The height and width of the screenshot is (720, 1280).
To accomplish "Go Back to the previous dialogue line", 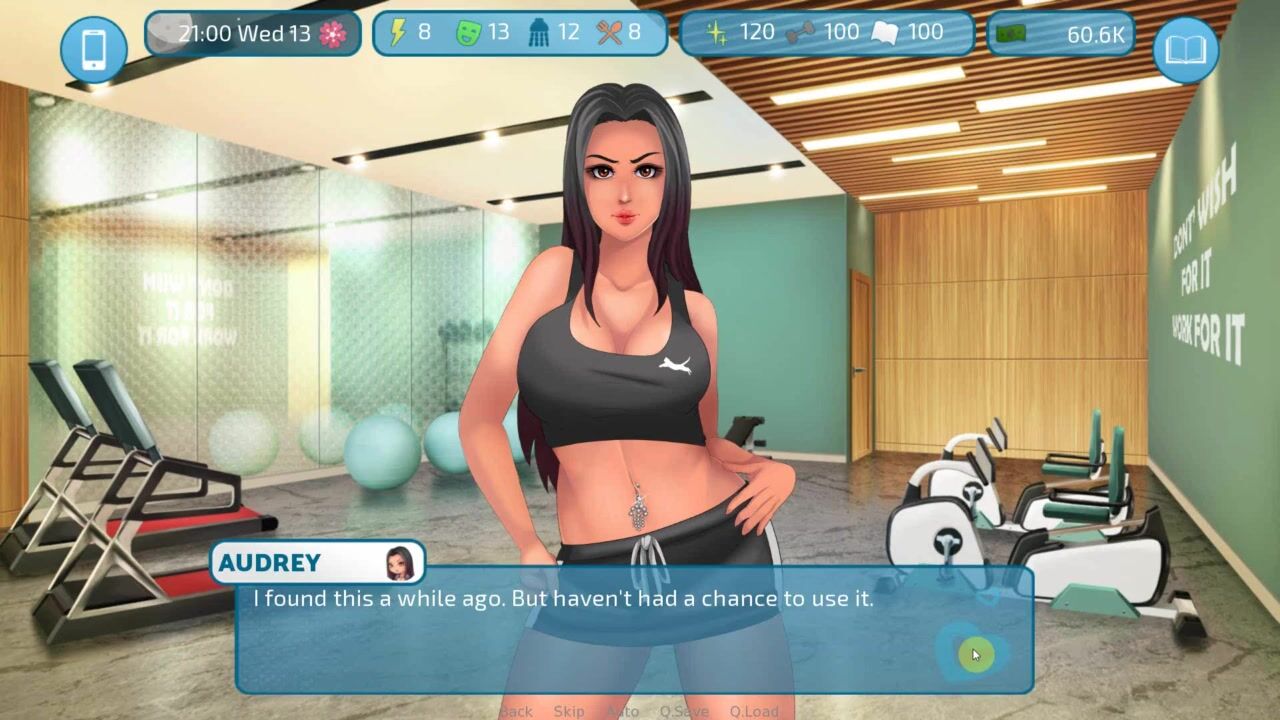I will [x=516, y=711].
